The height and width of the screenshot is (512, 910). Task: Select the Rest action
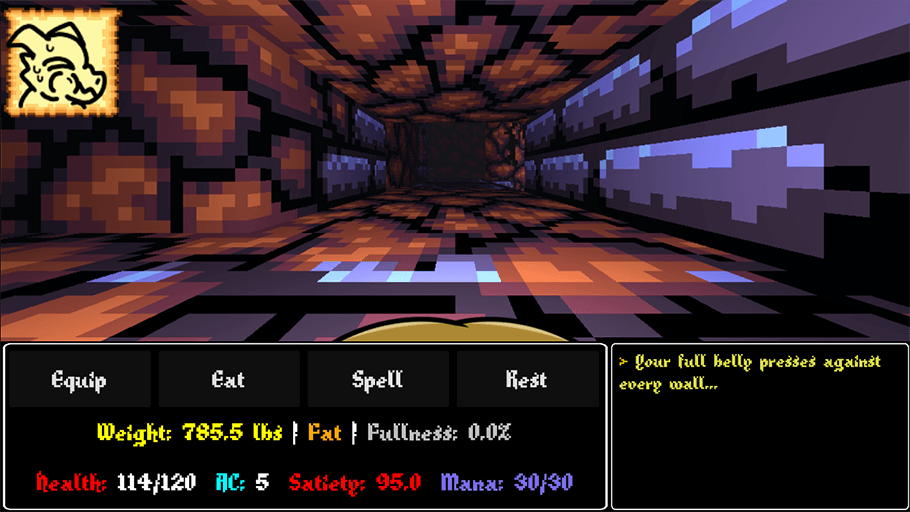click(526, 379)
